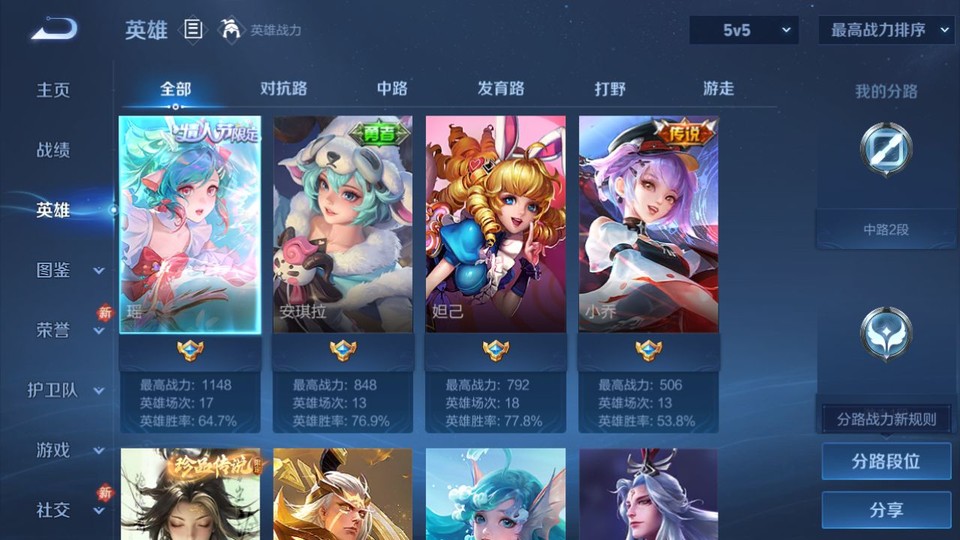The image size is (960, 540).
Task: Select the 小乔 hero card
Action: tap(648, 224)
